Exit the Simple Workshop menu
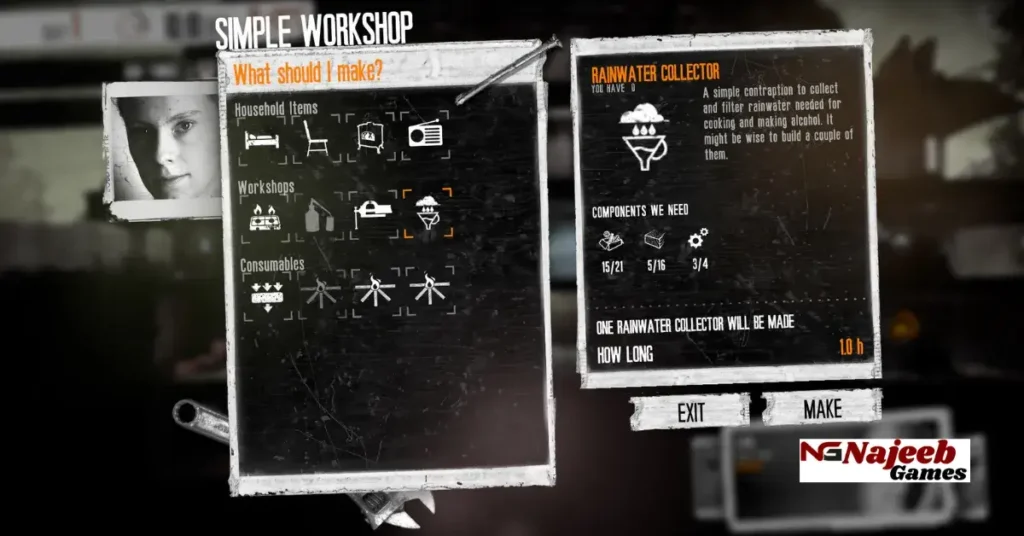Image resolution: width=1024 pixels, height=536 pixels. (690, 412)
